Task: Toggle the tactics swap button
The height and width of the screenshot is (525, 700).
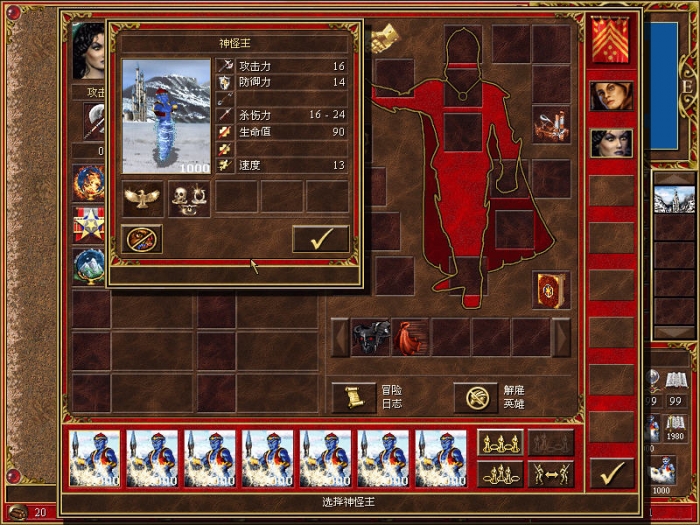Action: coord(552,473)
